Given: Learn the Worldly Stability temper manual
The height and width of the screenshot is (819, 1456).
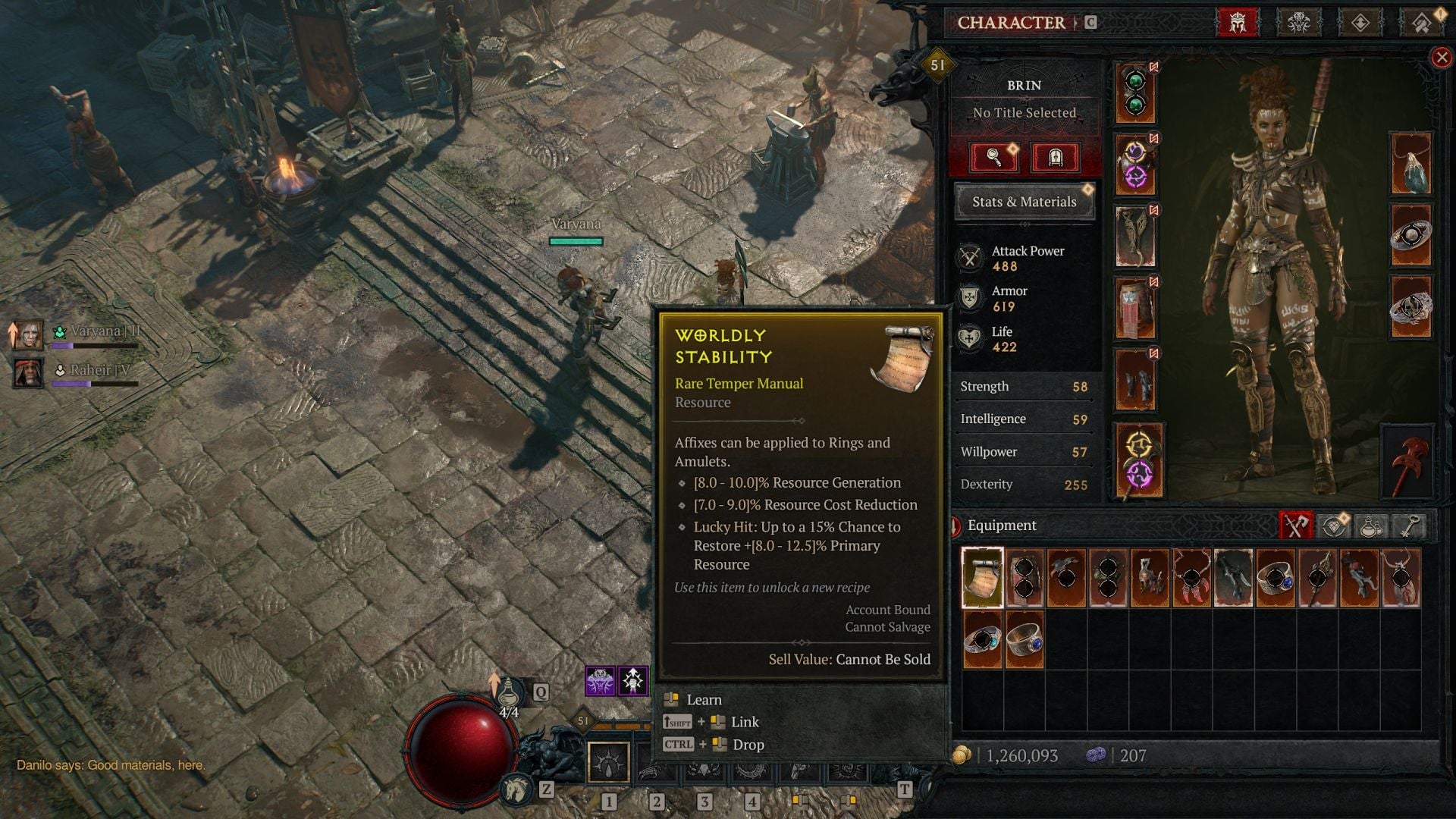Looking at the screenshot, I should coord(704,699).
